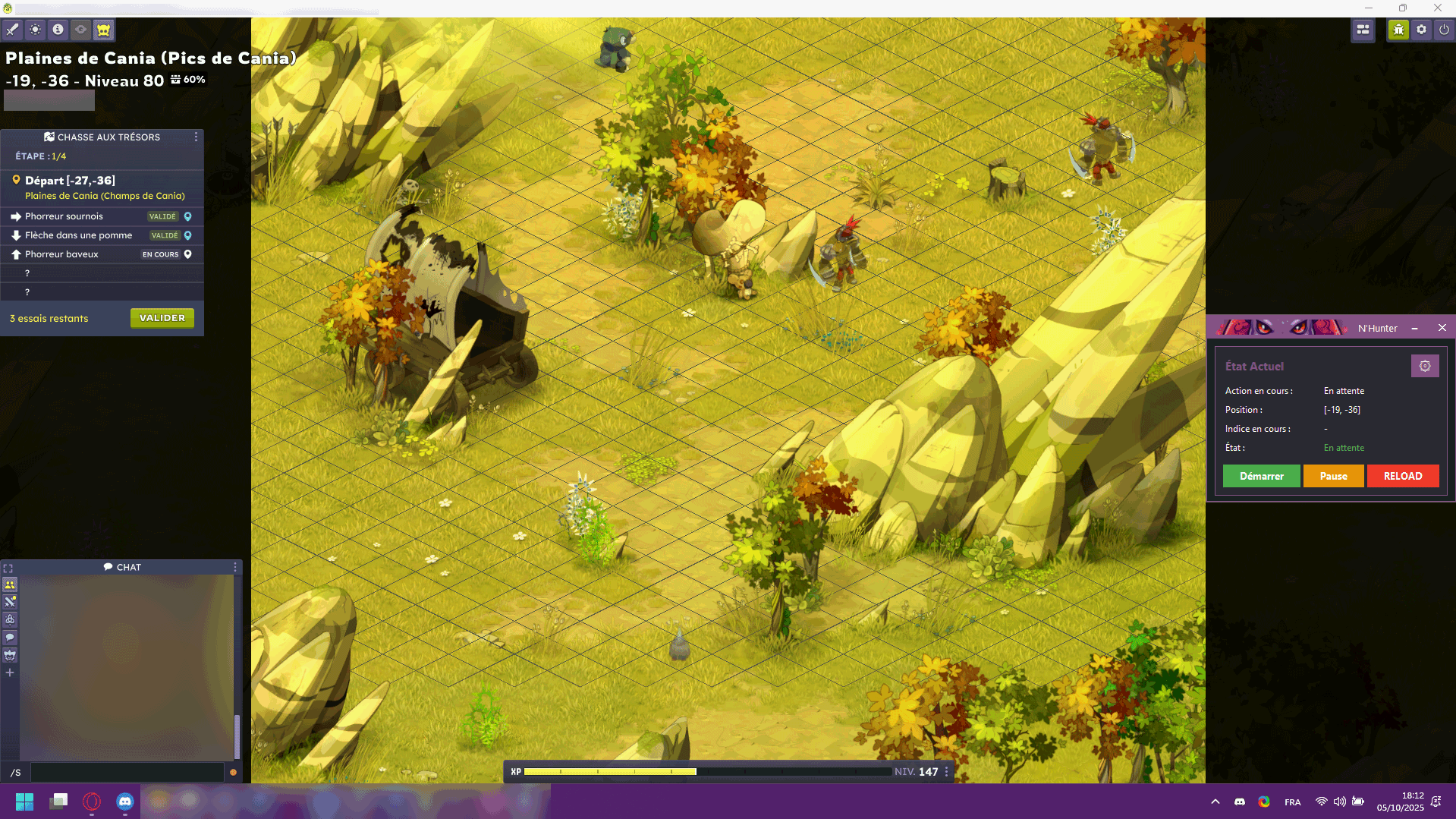This screenshot has height=819, width=1456.
Task: Toggle the info icon in top-left toolbar
Action: point(58,30)
